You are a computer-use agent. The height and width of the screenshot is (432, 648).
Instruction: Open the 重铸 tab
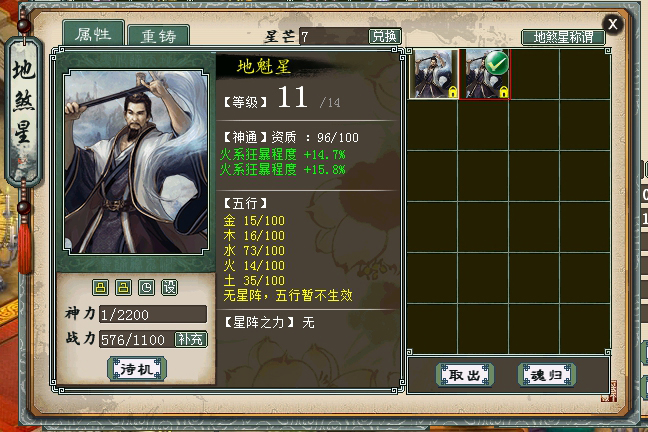point(158,36)
